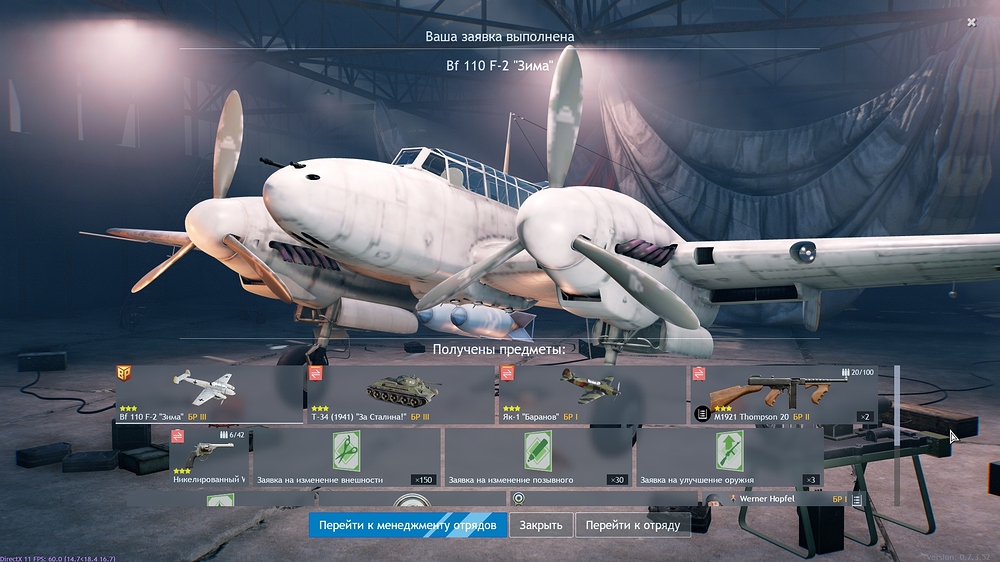This screenshot has width=1000, height=562.
Task: Choose the nickel-plated revolver reward card
Action: coord(208,457)
